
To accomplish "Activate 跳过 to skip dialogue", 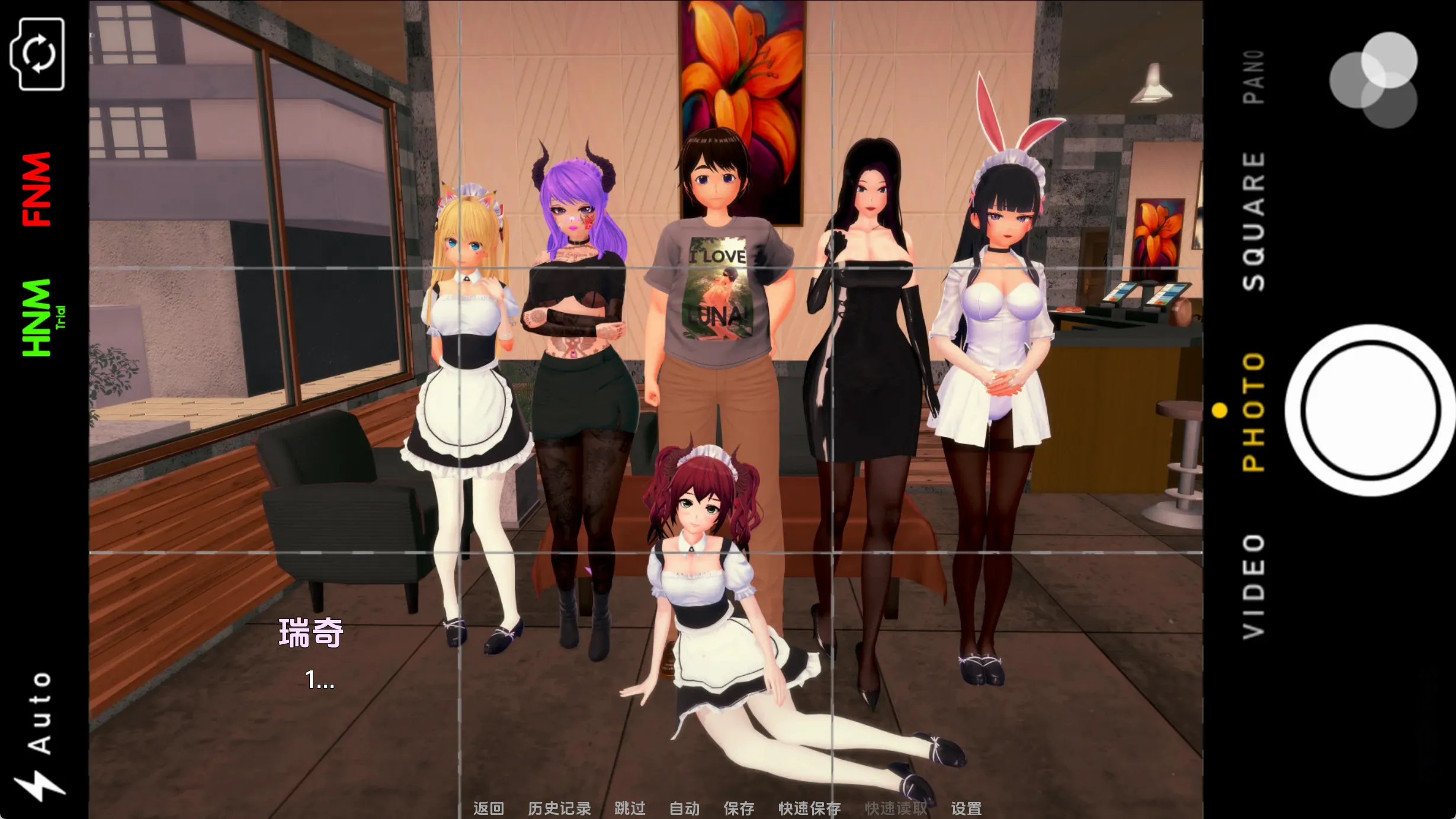I will pos(630,808).
